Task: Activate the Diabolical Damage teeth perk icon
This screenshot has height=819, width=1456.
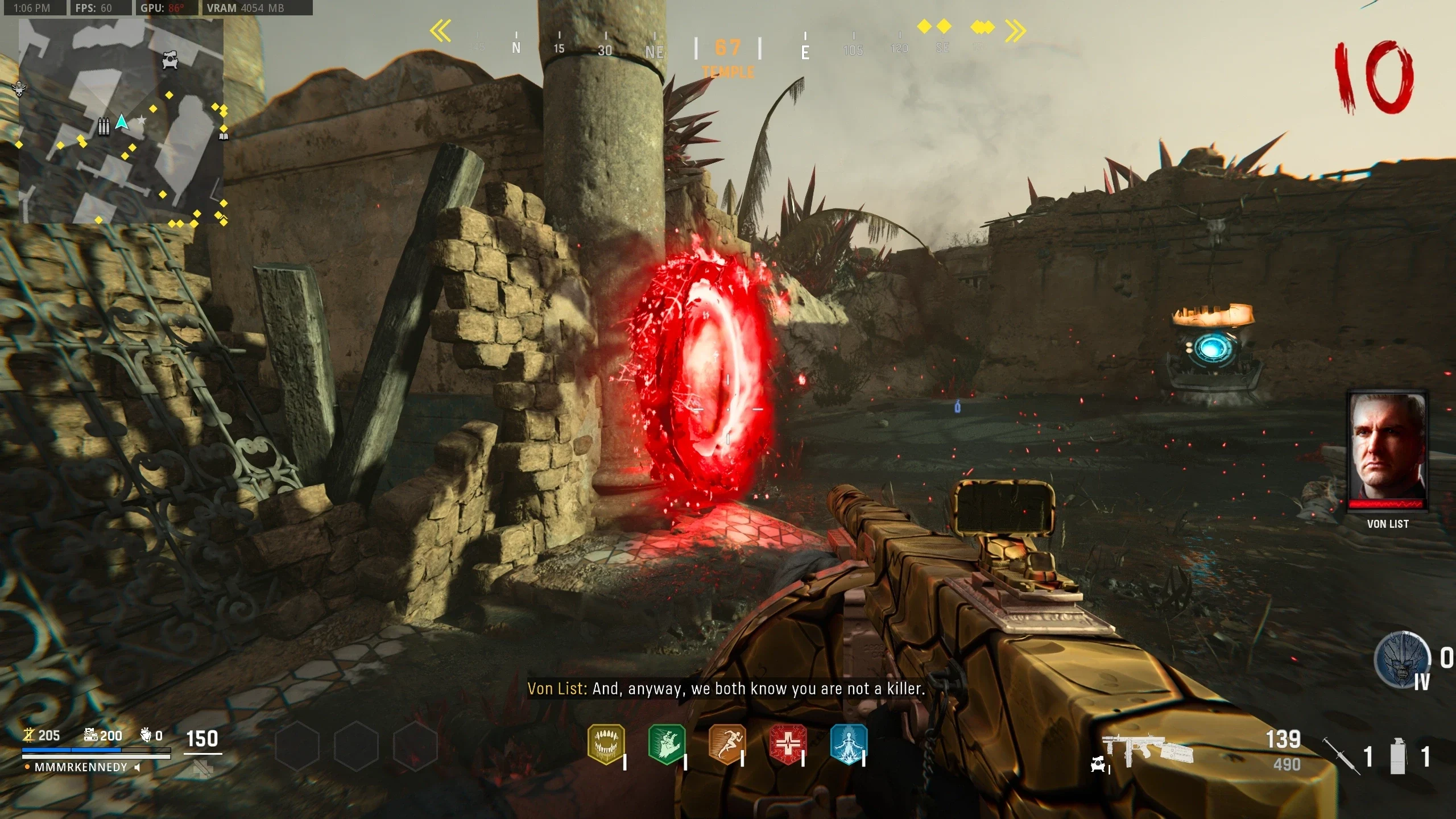Action: point(606,744)
